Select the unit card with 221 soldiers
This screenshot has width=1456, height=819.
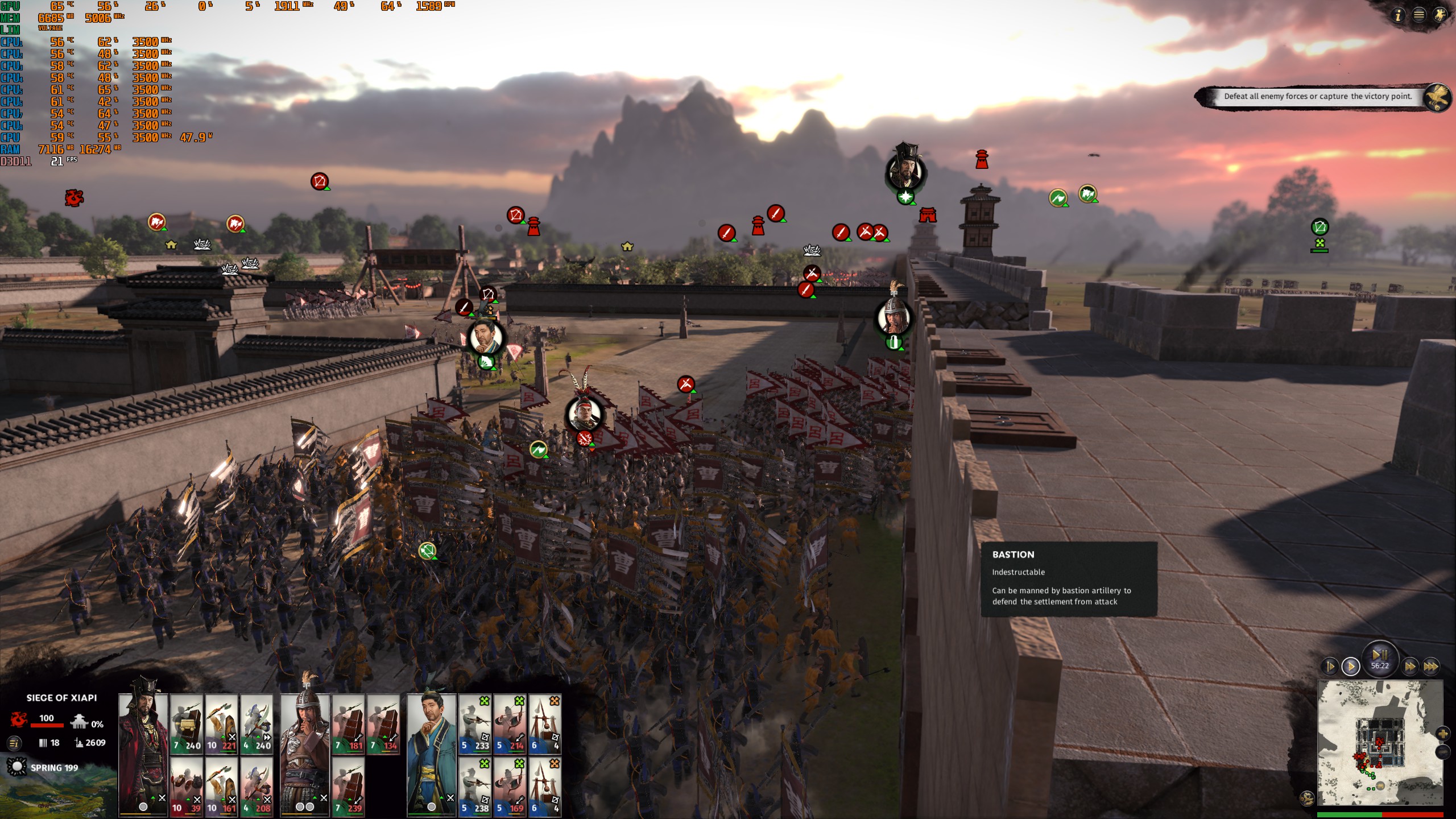221,724
